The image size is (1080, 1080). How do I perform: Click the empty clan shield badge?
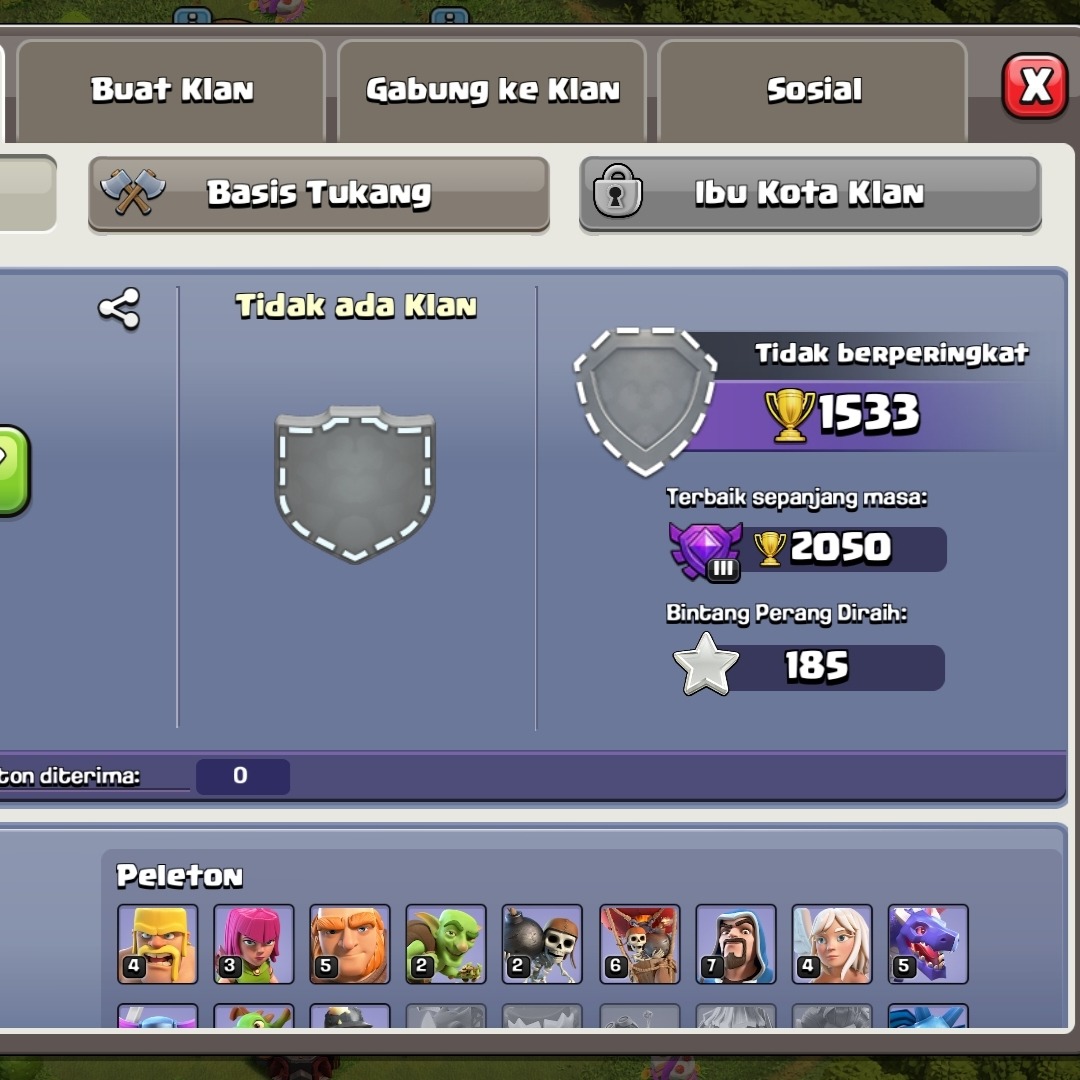point(355,483)
